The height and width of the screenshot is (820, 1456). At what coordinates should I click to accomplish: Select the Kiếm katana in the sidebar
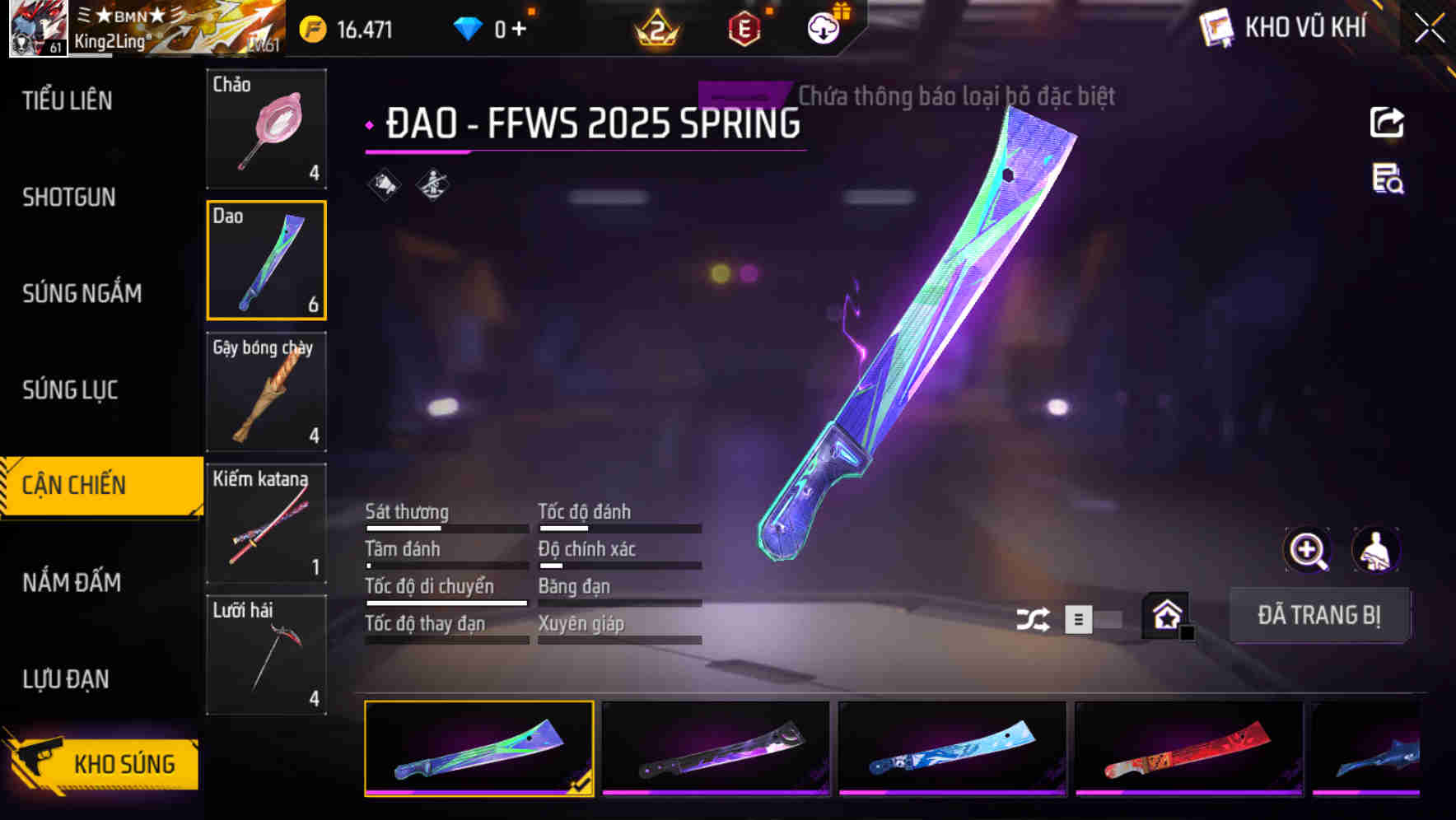coord(266,524)
